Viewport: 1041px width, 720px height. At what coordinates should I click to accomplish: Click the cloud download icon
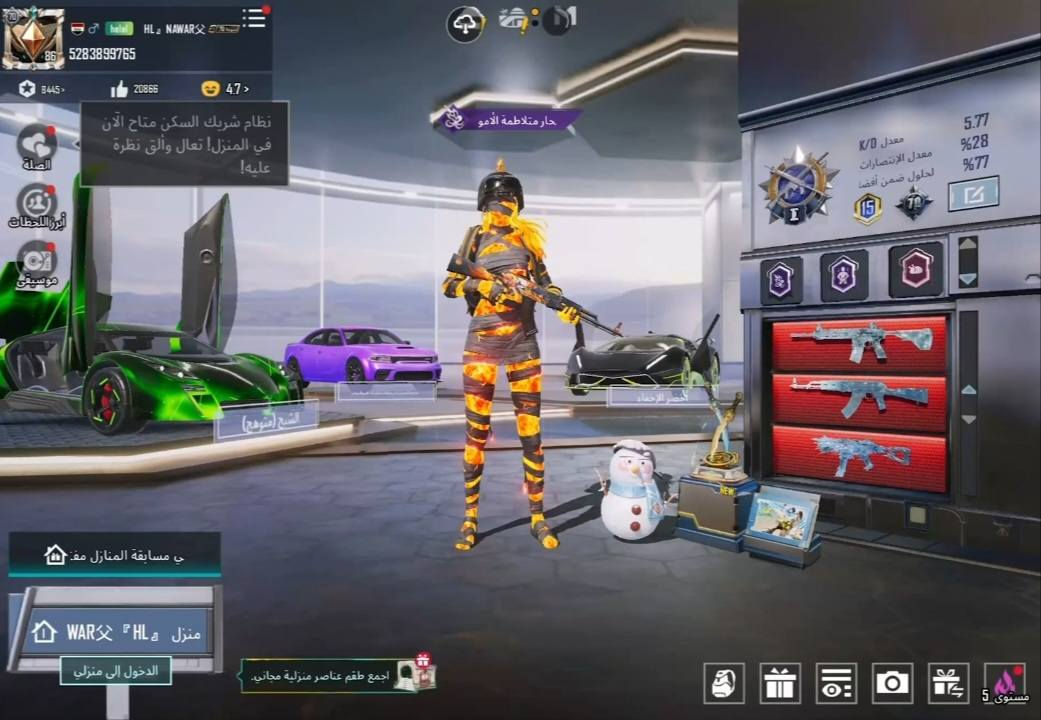(x=465, y=24)
